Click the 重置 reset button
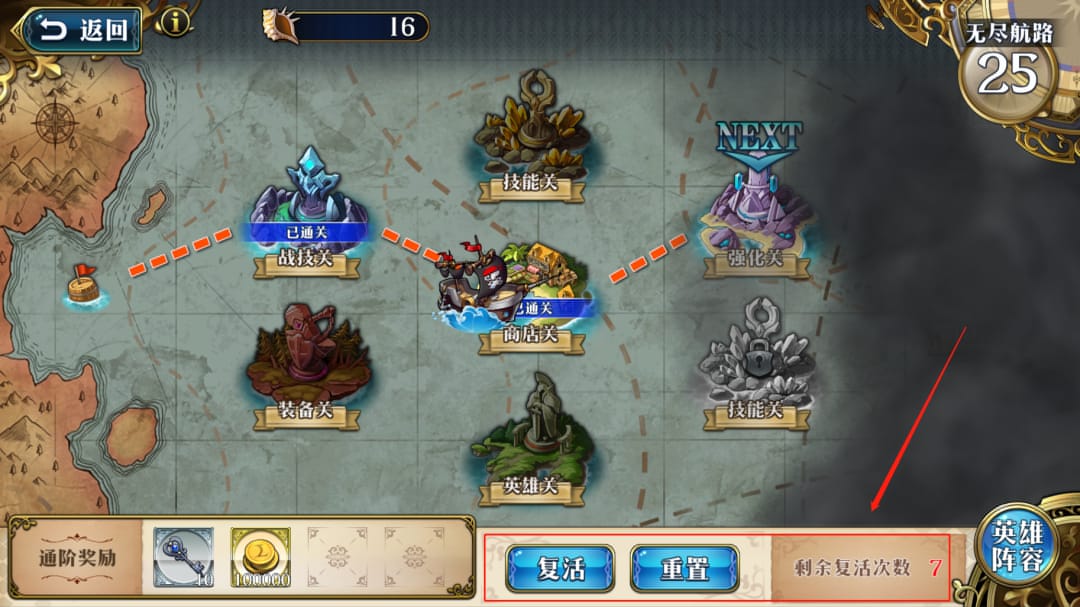Image resolution: width=1080 pixels, height=607 pixels. pyautogui.click(x=685, y=569)
